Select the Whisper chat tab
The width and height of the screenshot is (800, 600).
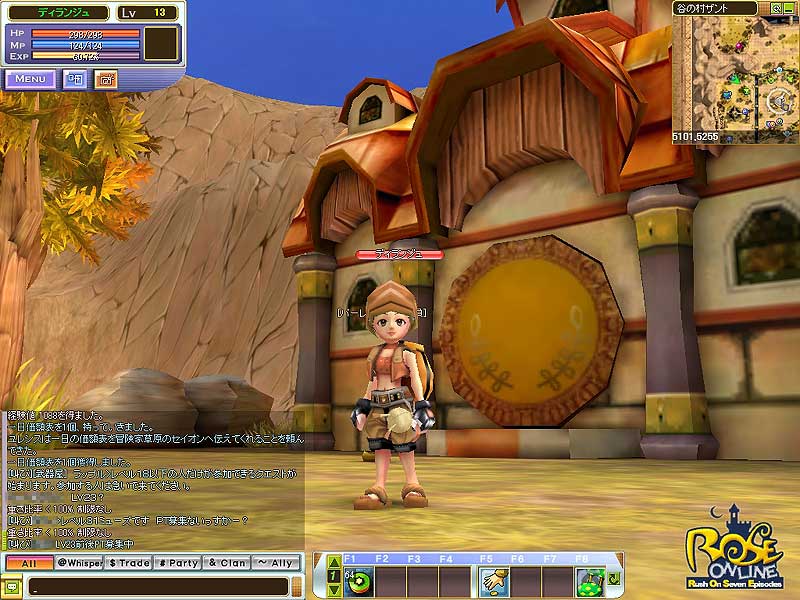[x=79, y=564]
